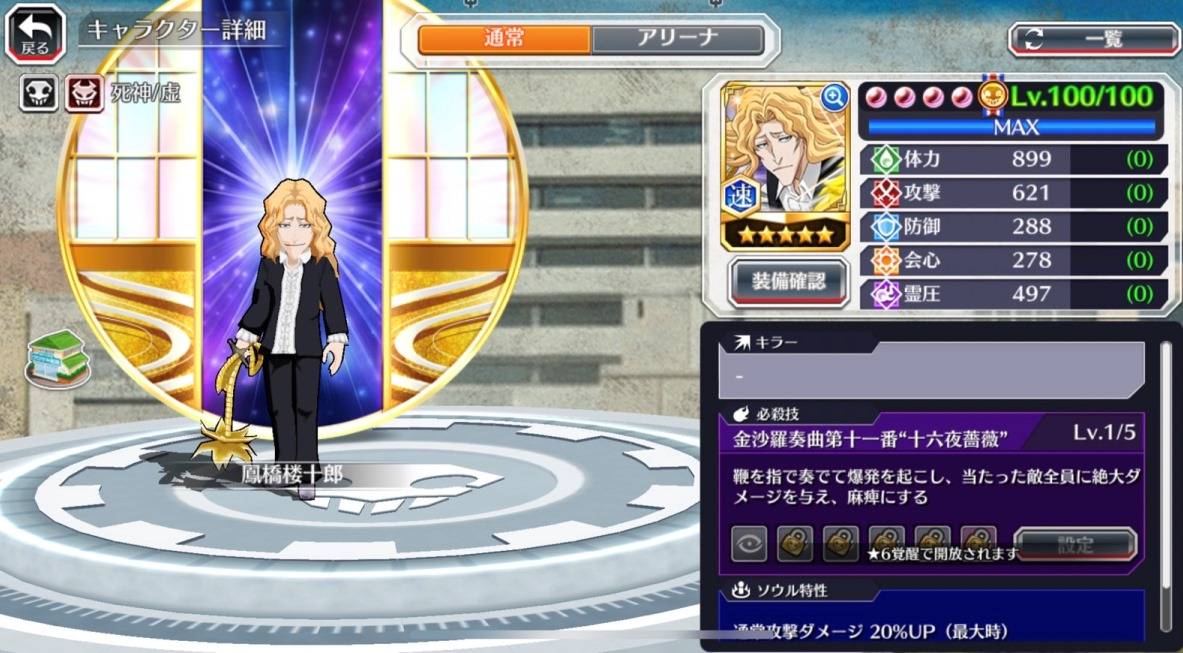Go back with the 戻る button
The image size is (1183, 653).
36,33
